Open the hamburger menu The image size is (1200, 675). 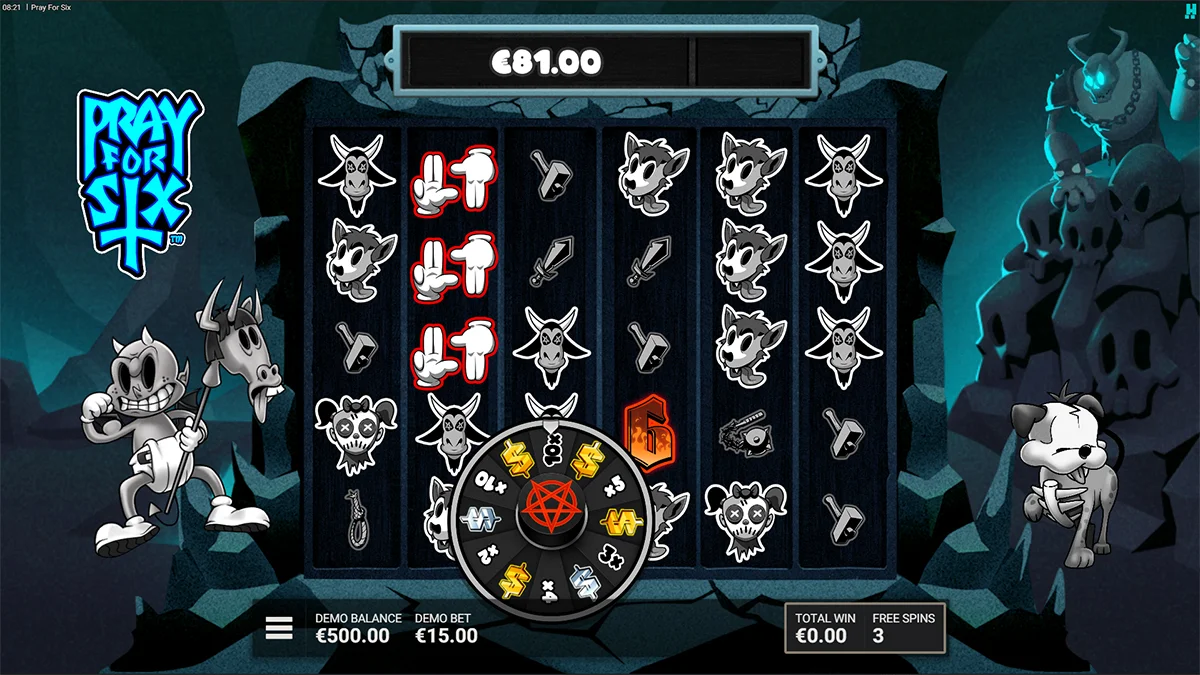279,628
